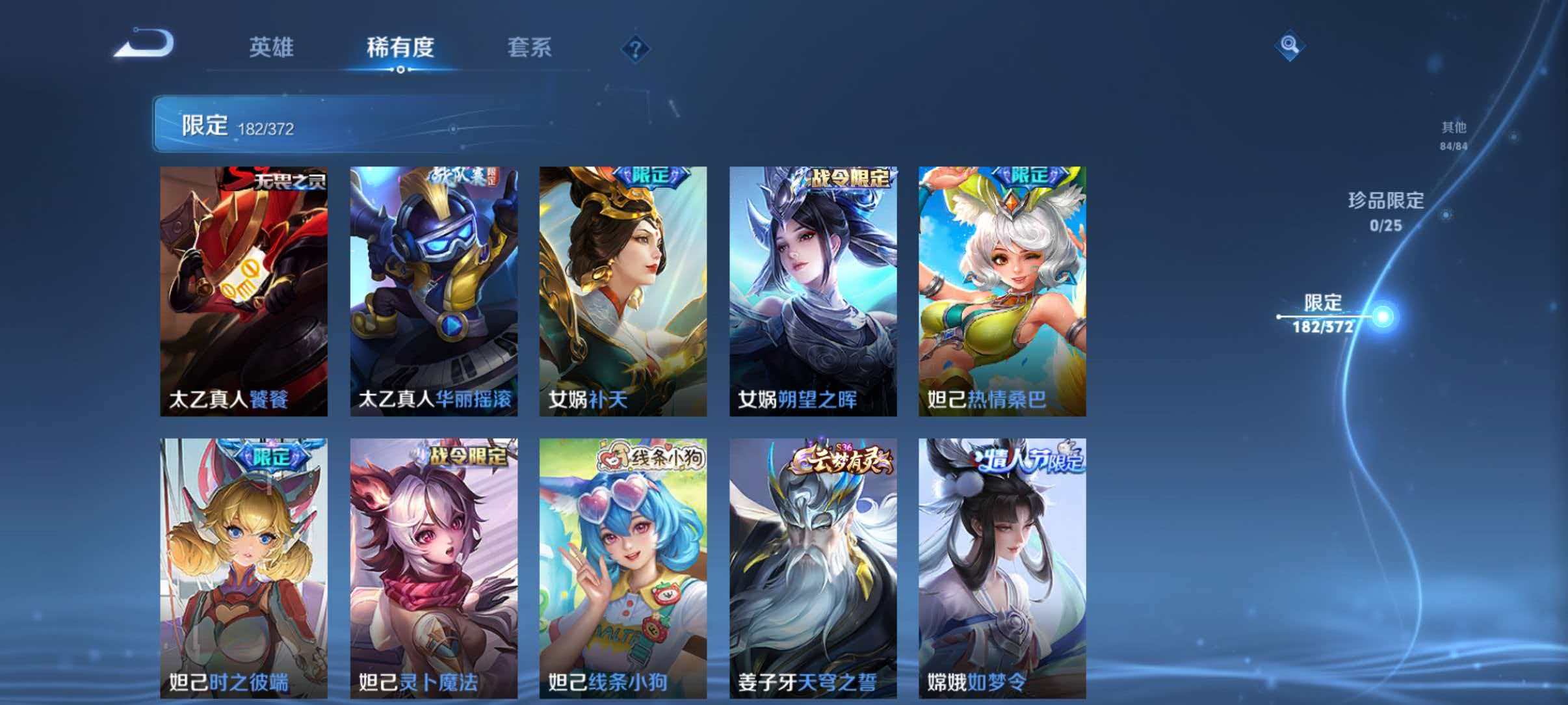This screenshot has width=1568, height=705.
Task: Select the 稀有度 tab
Action: [401, 48]
